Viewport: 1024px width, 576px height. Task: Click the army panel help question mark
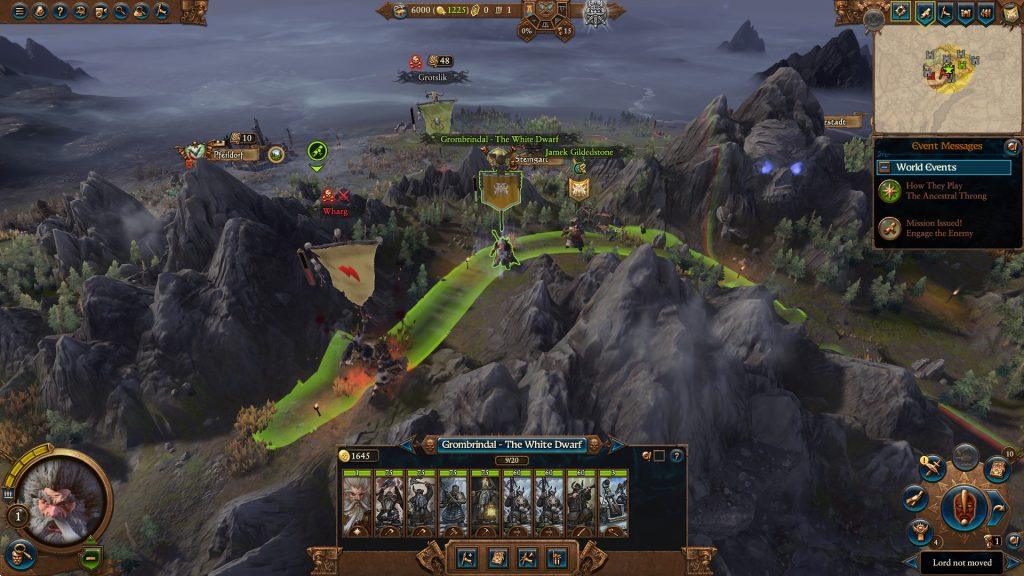click(676, 456)
